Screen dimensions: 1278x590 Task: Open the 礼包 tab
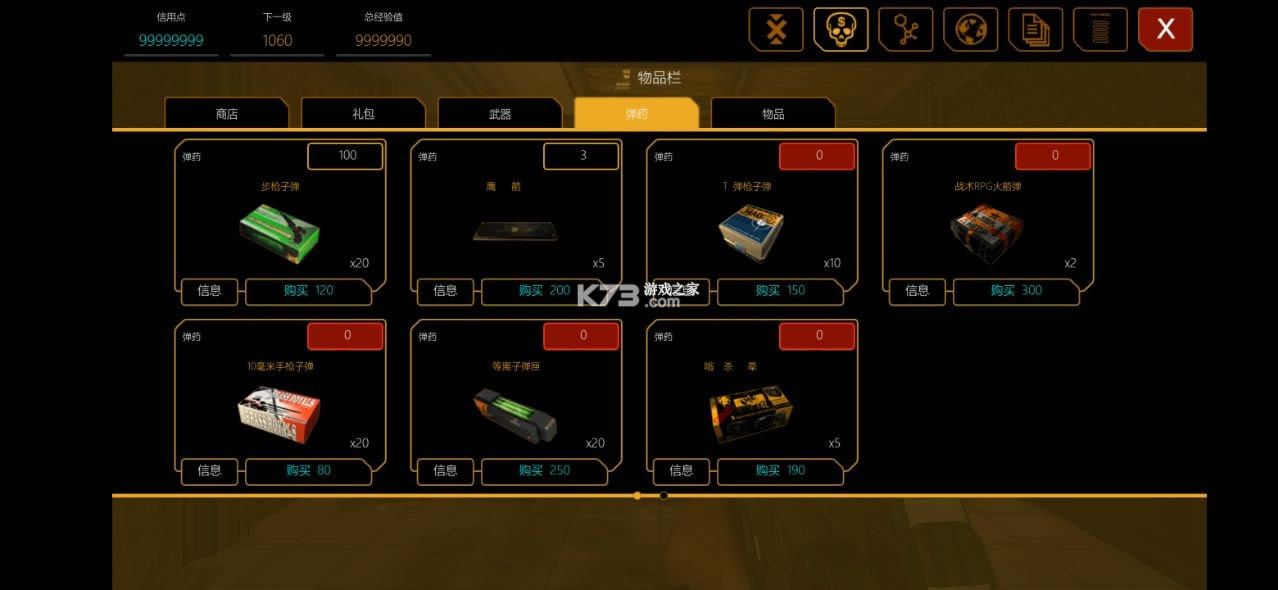[x=363, y=114]
